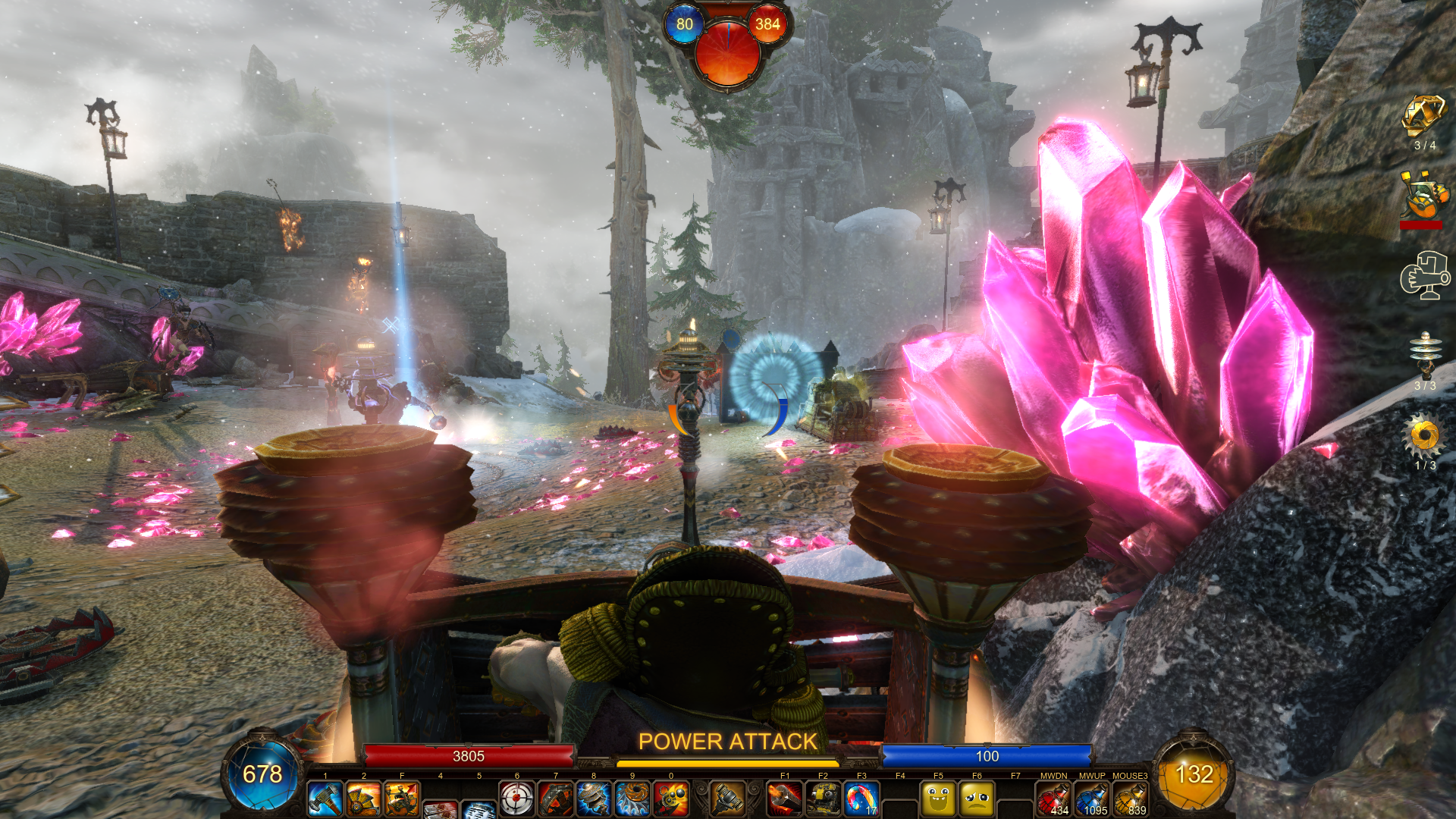Use the cannonball bomb ability
Image resolution: width=1456 pixels, height=819 pixels.
click(x=671, y=799)
